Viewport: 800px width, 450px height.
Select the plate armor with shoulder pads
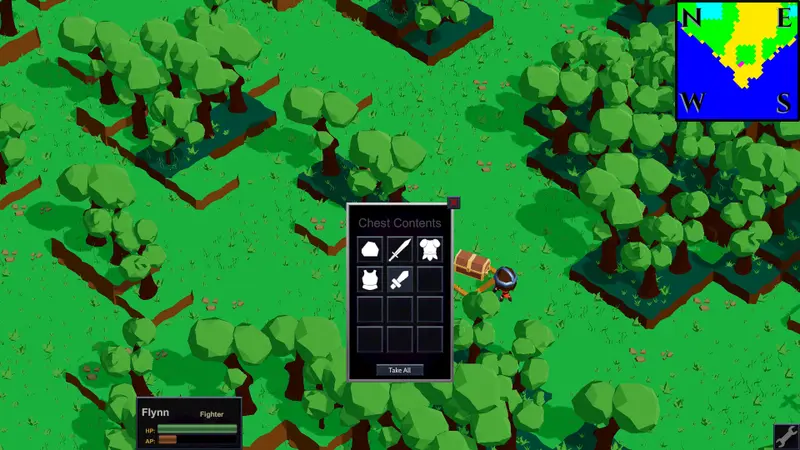430,249
